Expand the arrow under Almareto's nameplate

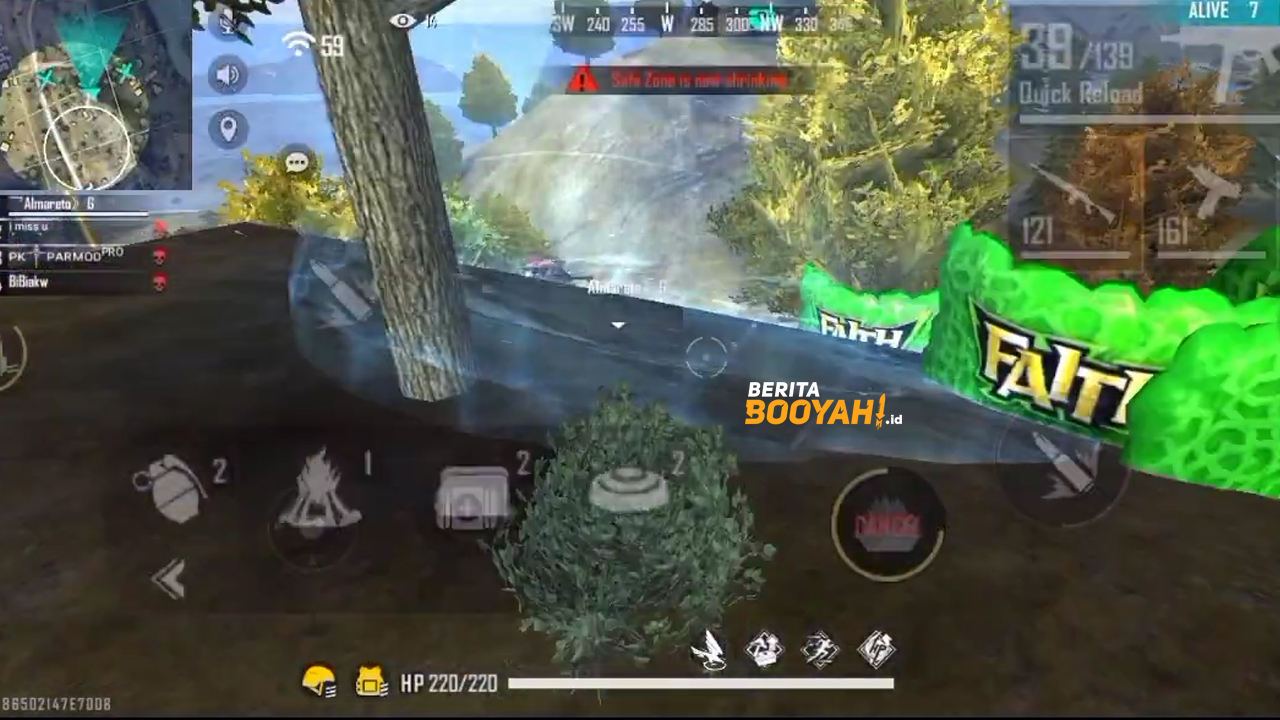(616, 324)
